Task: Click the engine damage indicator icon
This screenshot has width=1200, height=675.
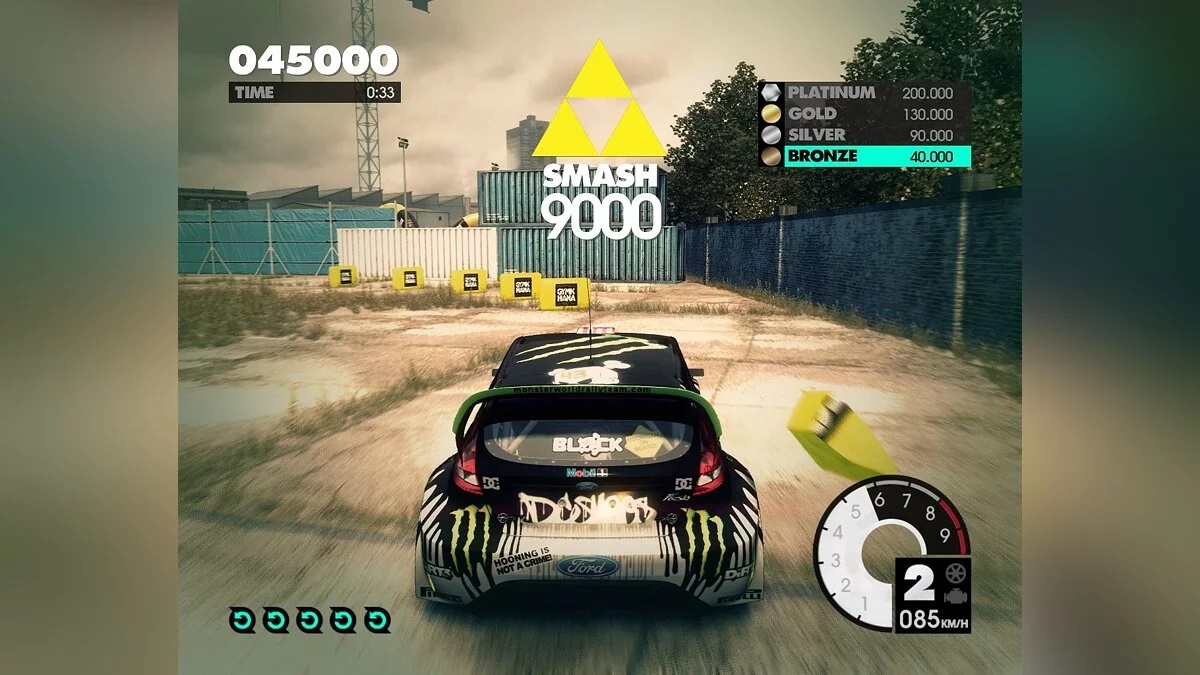Action: pyautogui.click(x=954, y=595)
